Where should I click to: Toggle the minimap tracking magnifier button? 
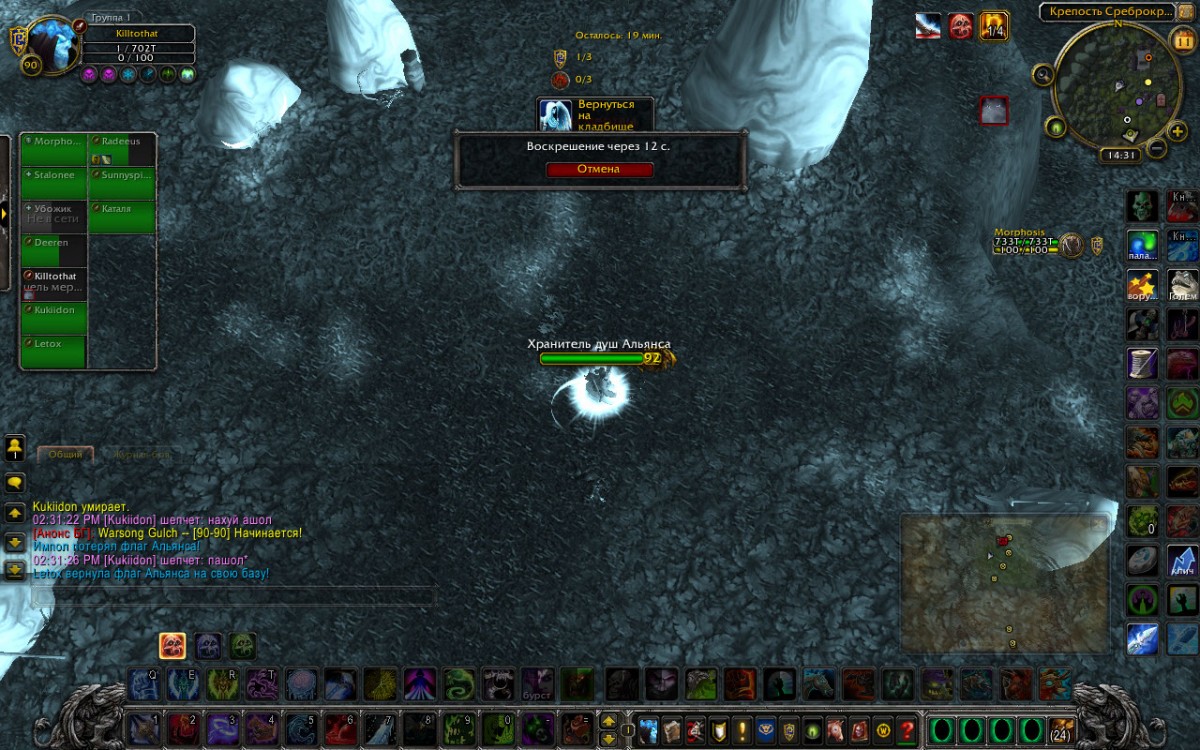[x=1043, y=74]
